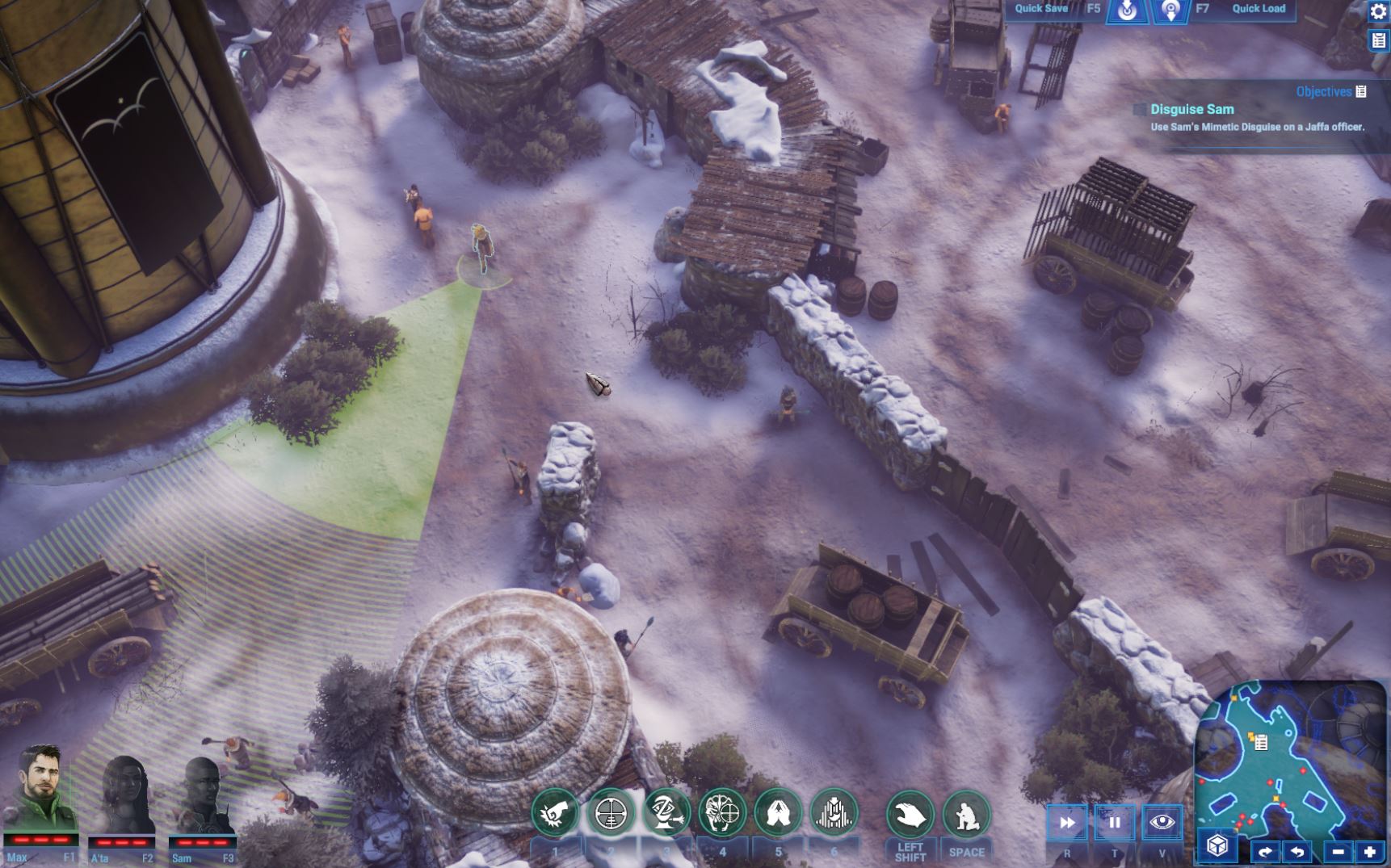Toggle the eye vision view button
The width and height of the screenshot is (1391, 868).
(x=1162, y=823)
